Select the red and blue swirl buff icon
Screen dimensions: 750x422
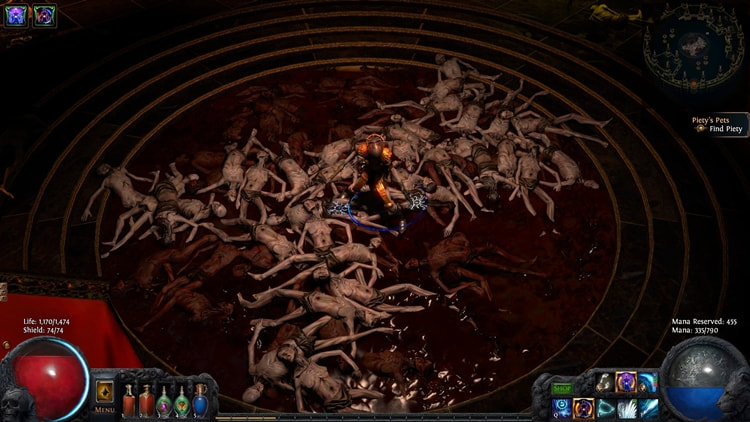pyautogui.click(x=44, y=15)
